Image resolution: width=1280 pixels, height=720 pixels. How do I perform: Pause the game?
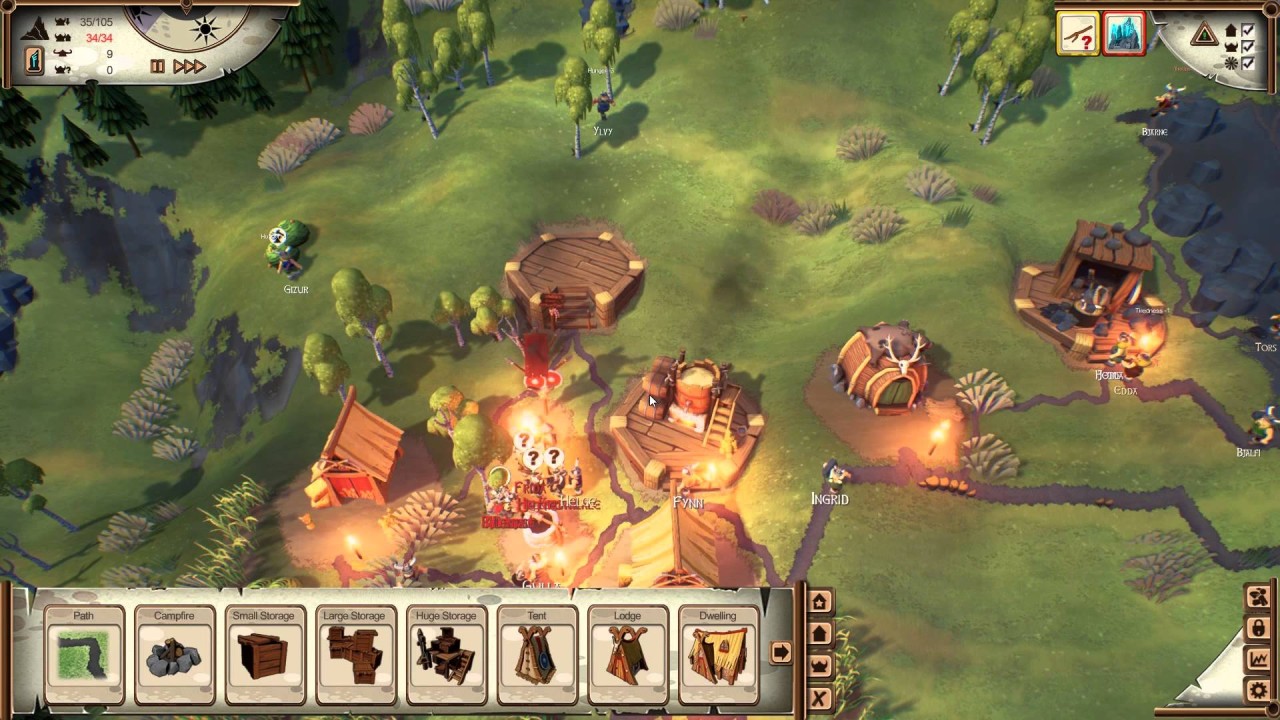point(157,67)
